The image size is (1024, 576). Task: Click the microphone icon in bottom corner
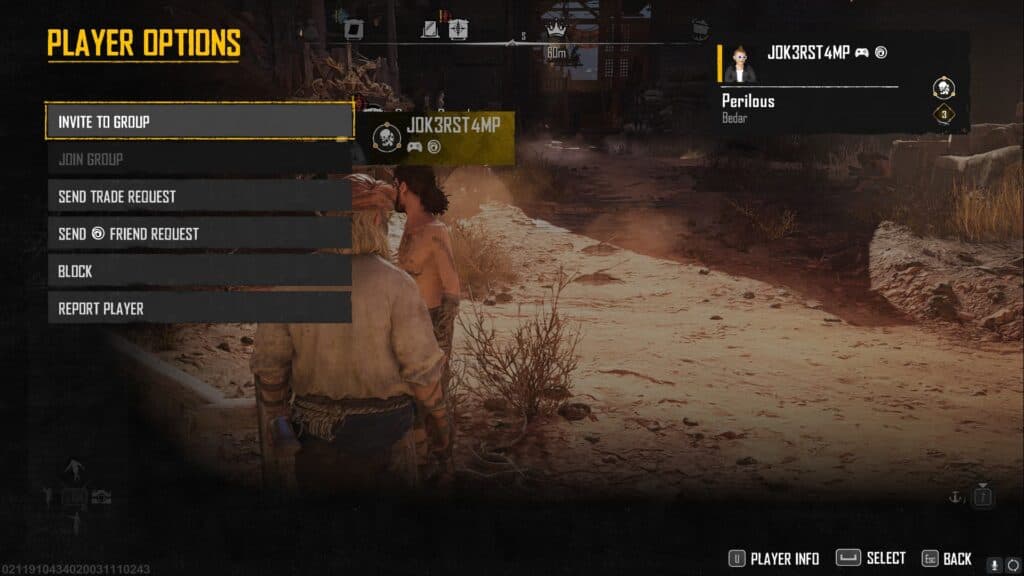coord(994,563)
